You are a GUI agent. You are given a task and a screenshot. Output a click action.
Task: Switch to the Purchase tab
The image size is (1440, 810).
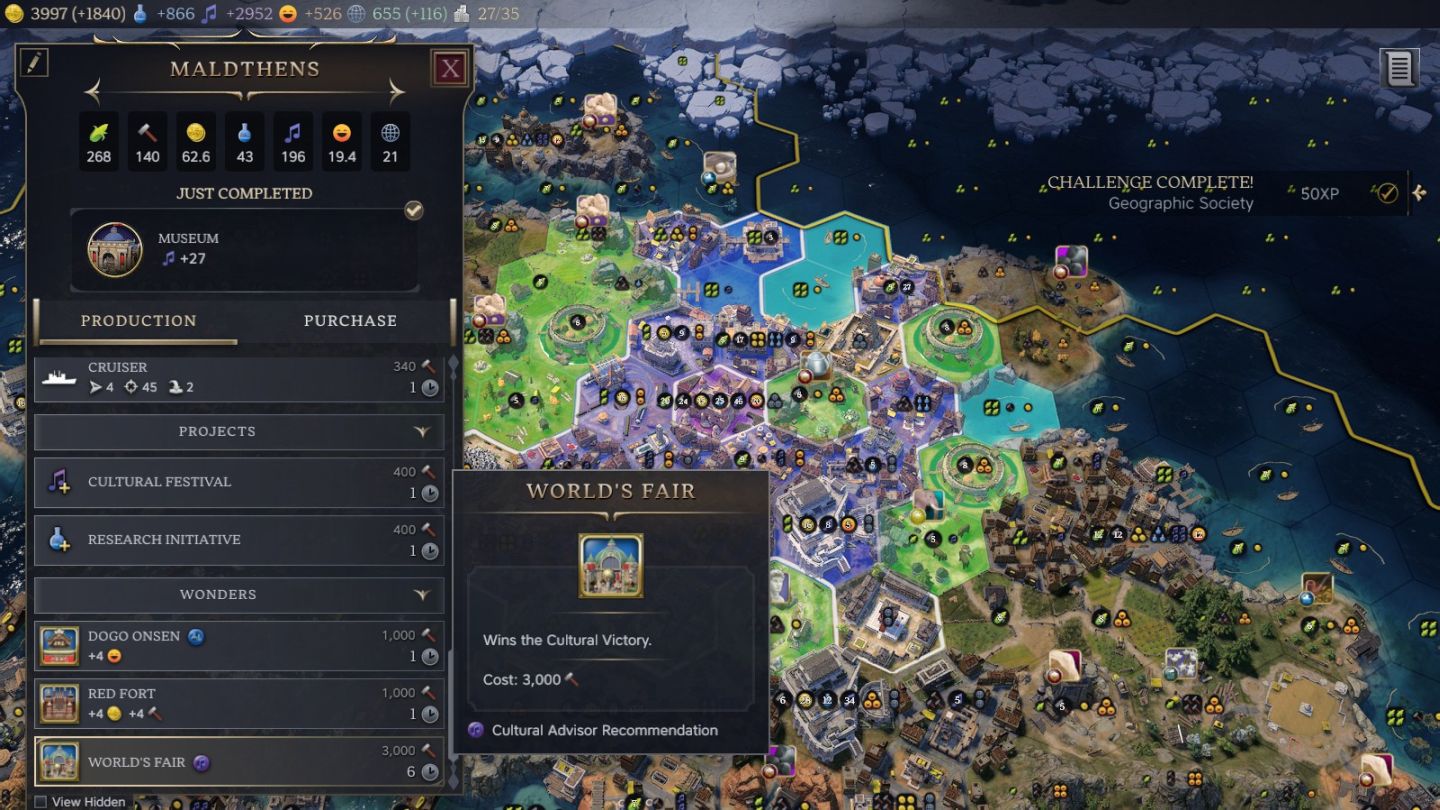coord(350,321)
